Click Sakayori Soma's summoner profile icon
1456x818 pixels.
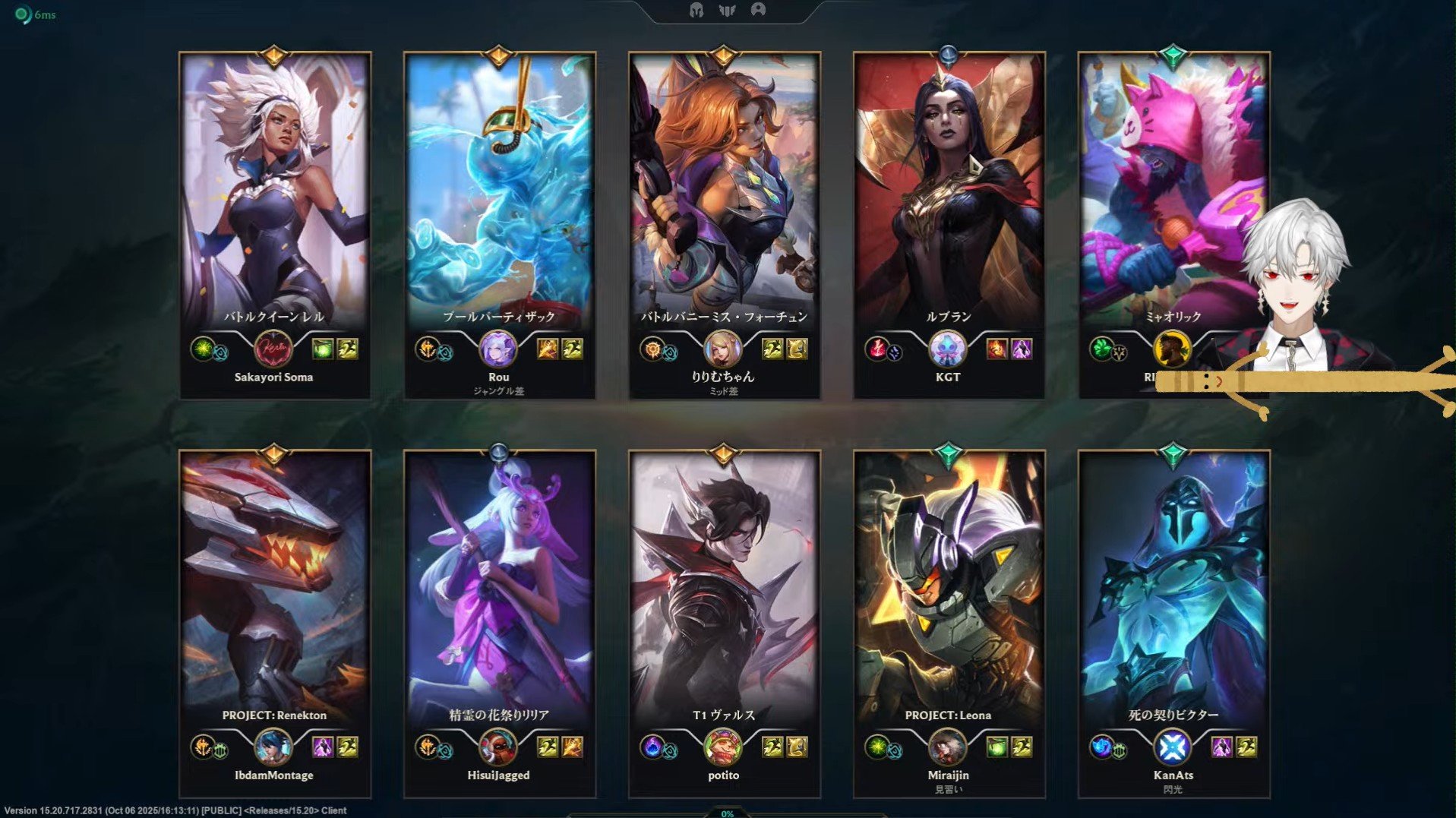pos(273,349)
